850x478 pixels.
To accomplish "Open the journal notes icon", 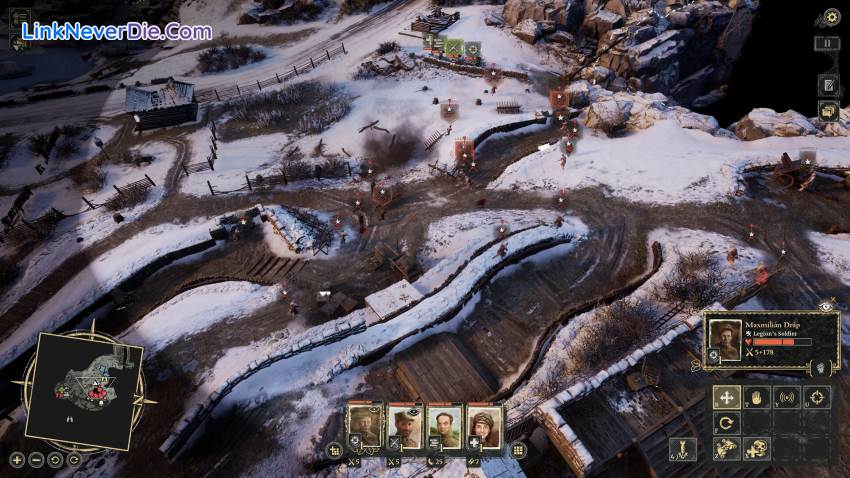I will click(x=828, y=84).
